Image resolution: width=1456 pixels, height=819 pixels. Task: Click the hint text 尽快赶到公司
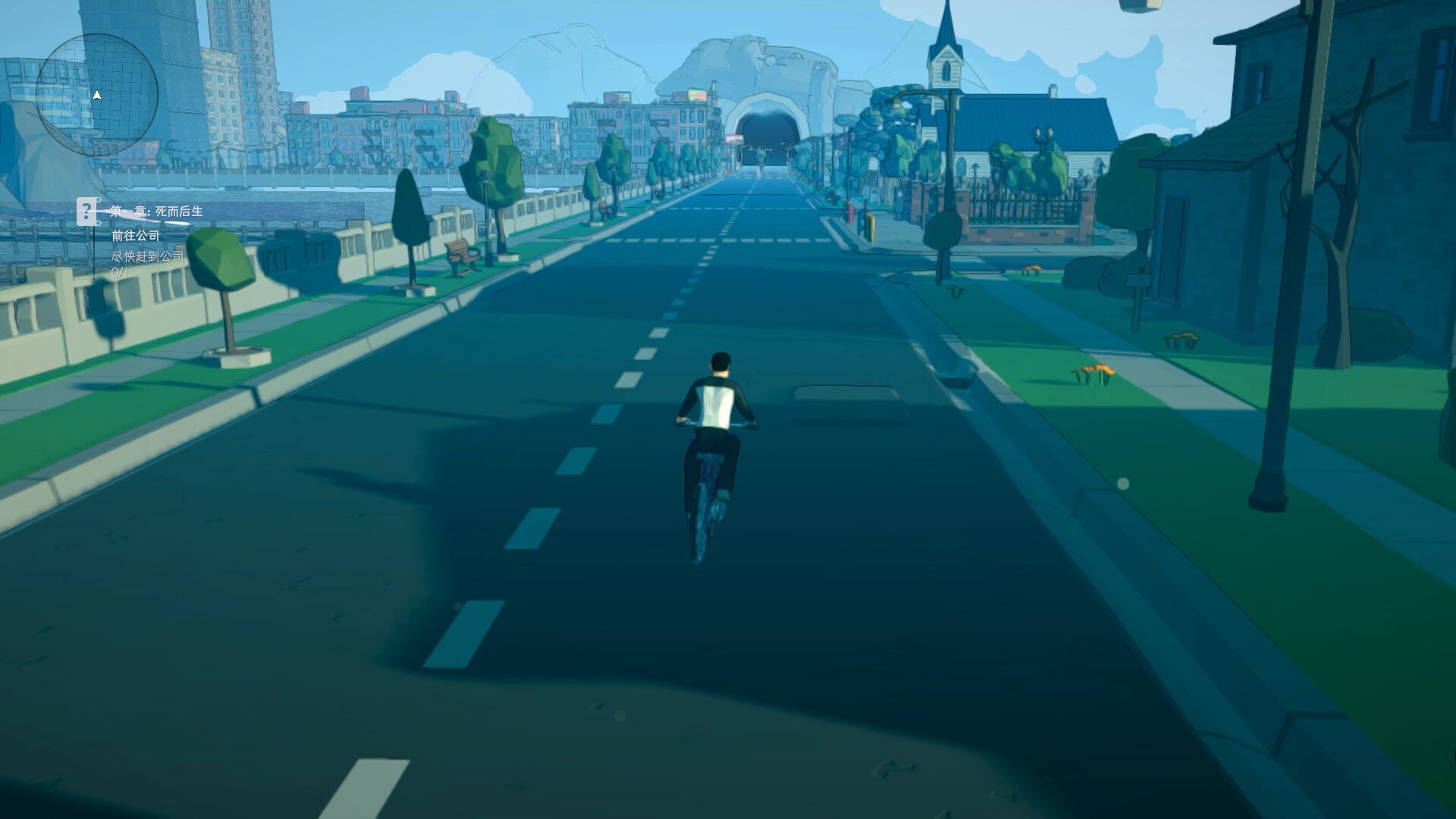tap(146, 256)
